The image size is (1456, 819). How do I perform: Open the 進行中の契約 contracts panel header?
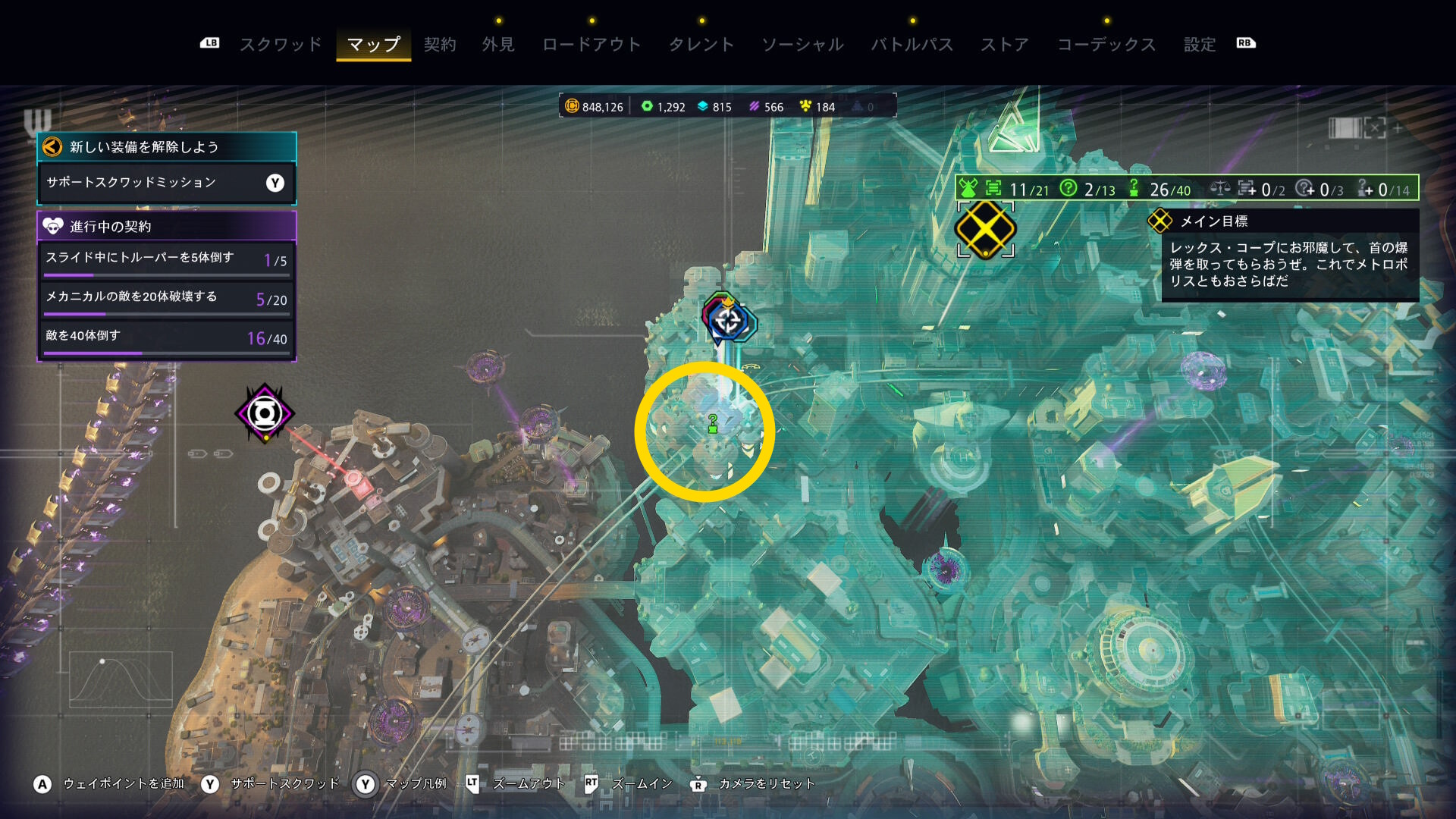tap(166, 226)
